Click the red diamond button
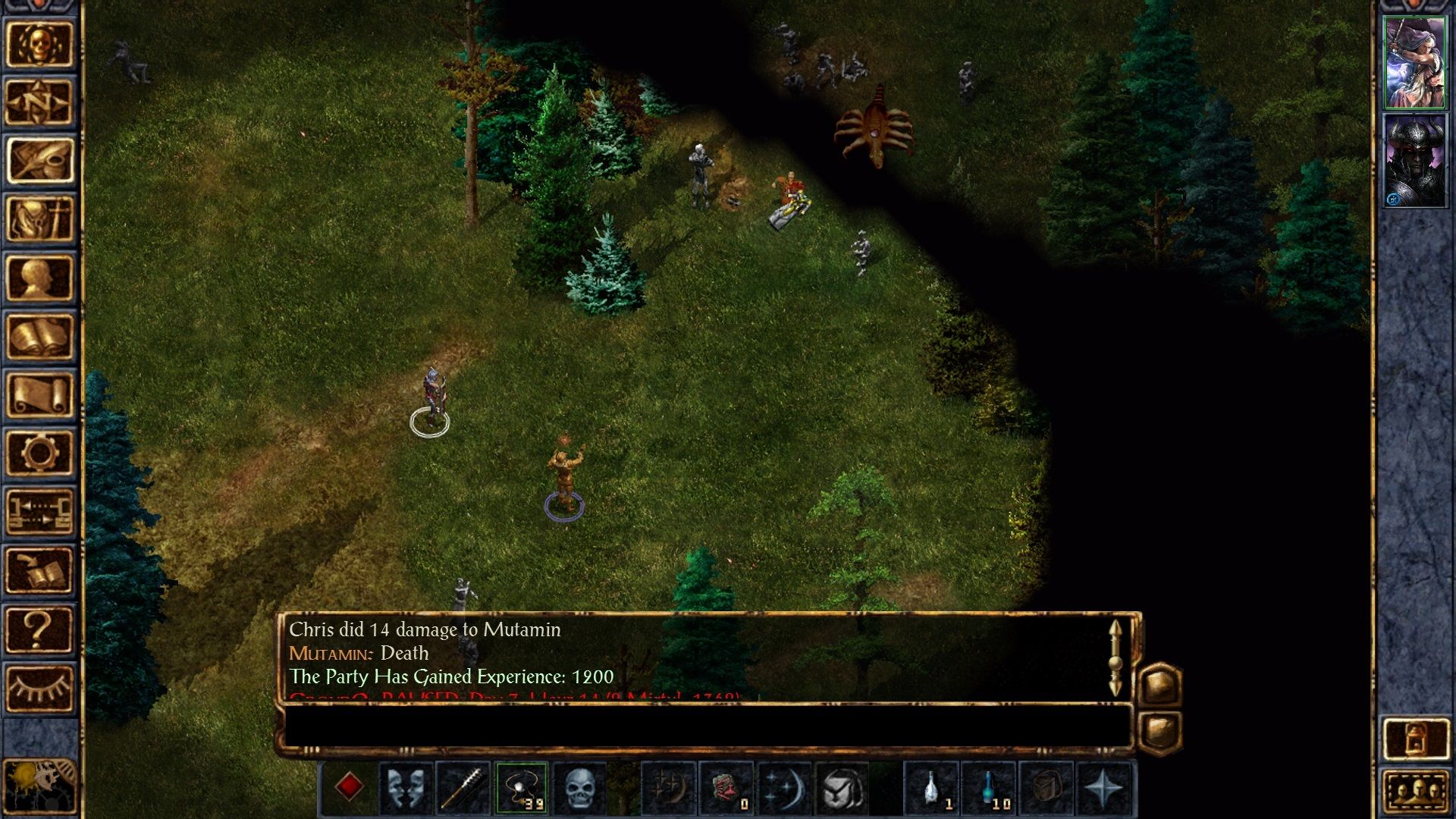This screenshot has width=1456, height=819. click(349, 787)
